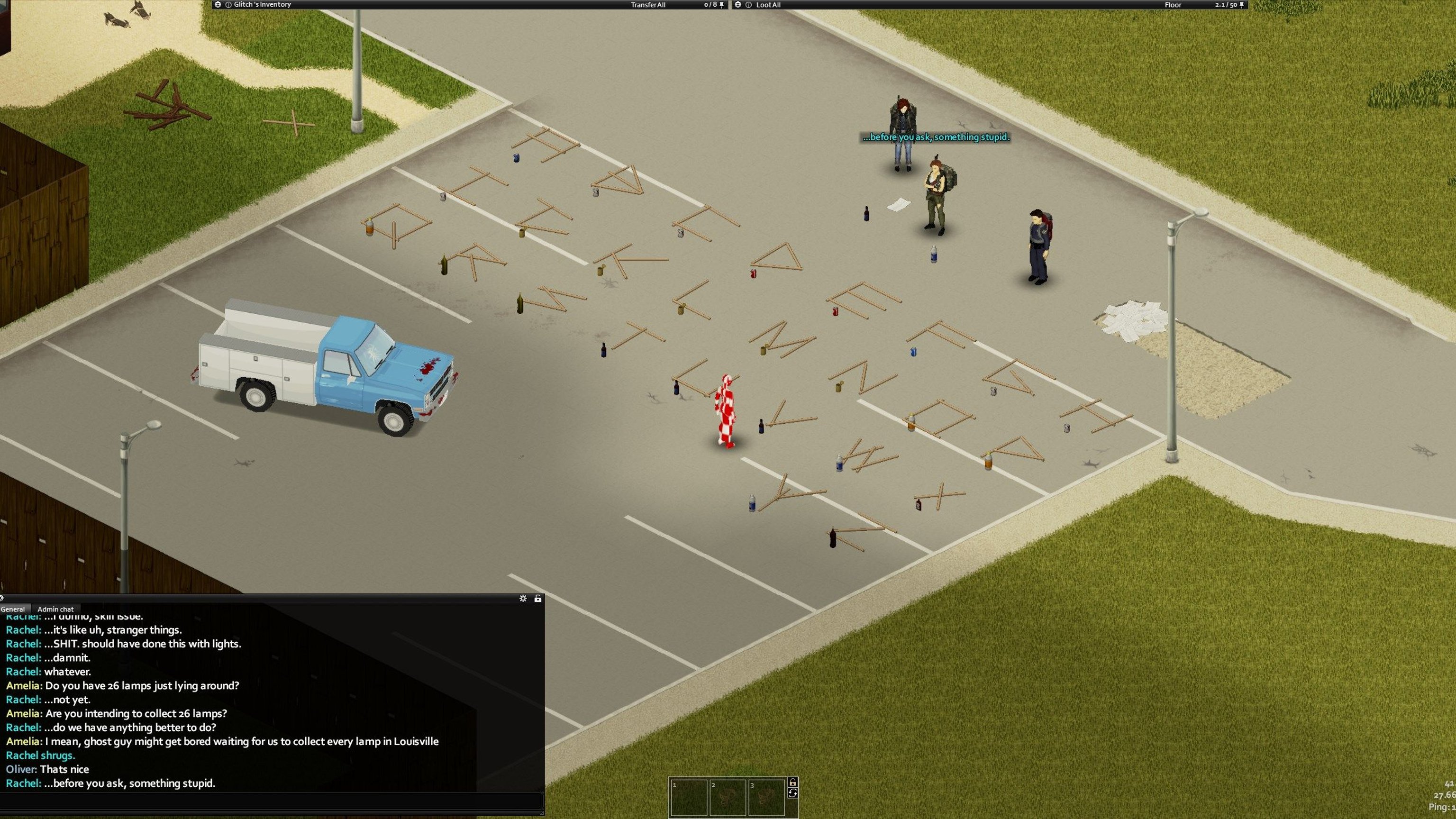
Task: Click the Transfer All button
Action: pyautogui.click(x=648, y=5)
